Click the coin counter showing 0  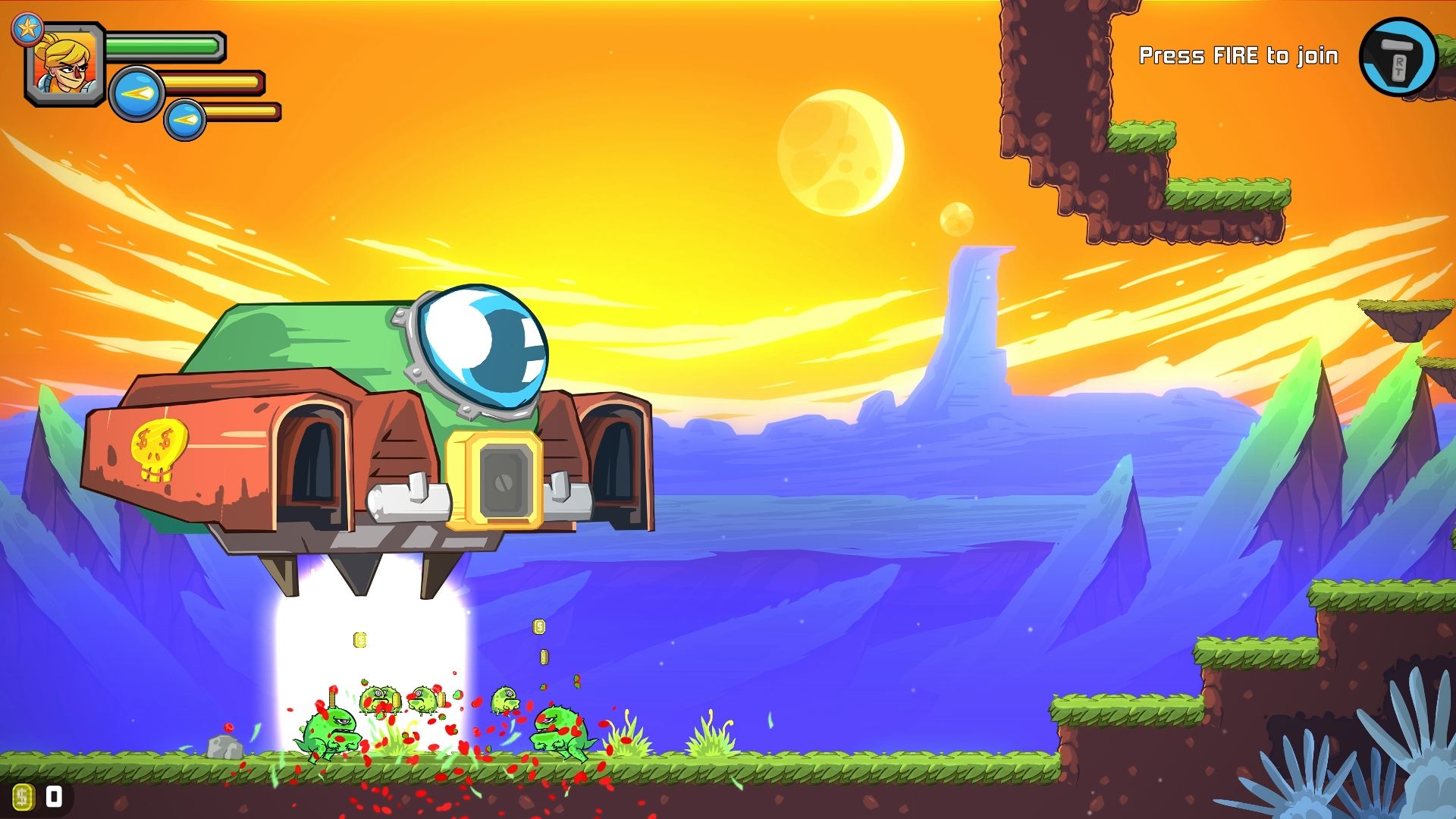52,795
